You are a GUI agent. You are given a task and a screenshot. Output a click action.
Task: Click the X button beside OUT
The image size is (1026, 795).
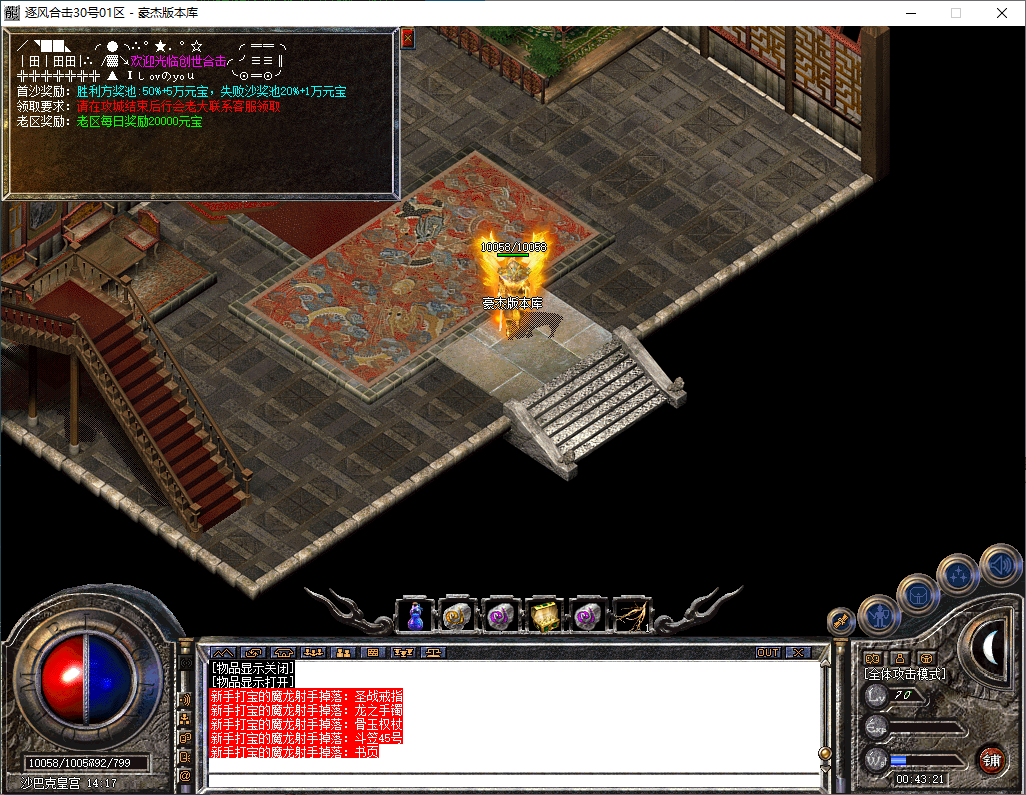coord(796,652)
